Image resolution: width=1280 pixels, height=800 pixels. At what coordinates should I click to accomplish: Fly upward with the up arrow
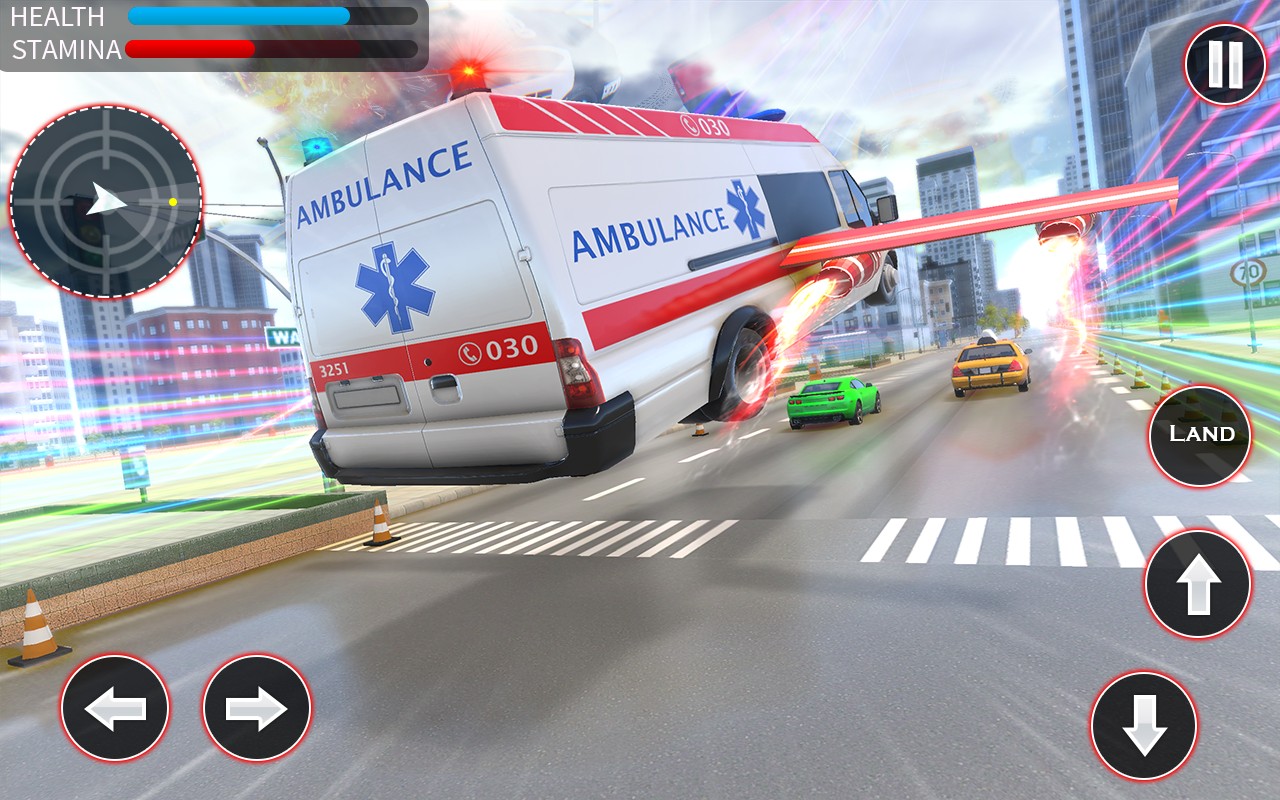pos(1198,584)
